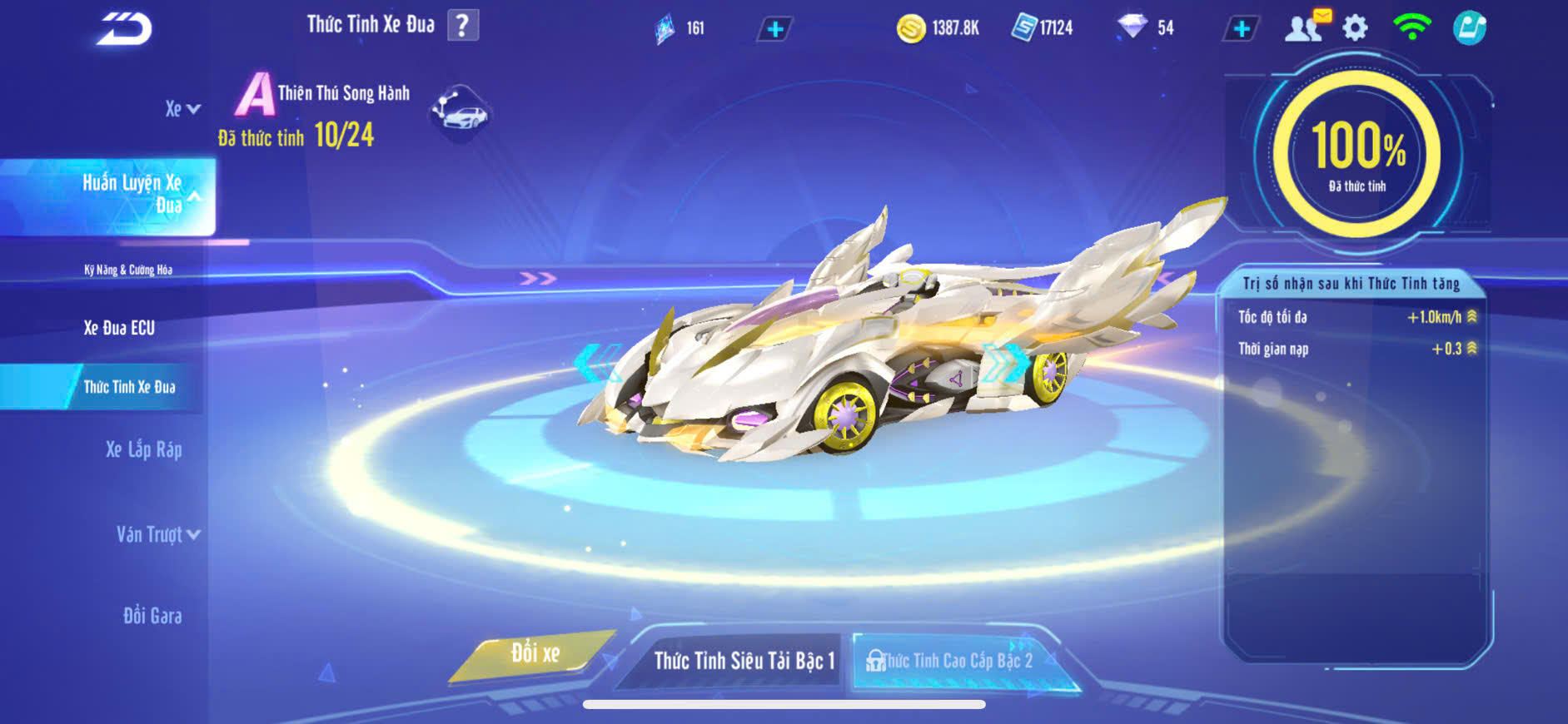Open the question mark help button
This screenshot has width=1568, height=724.
click(463, 26)
